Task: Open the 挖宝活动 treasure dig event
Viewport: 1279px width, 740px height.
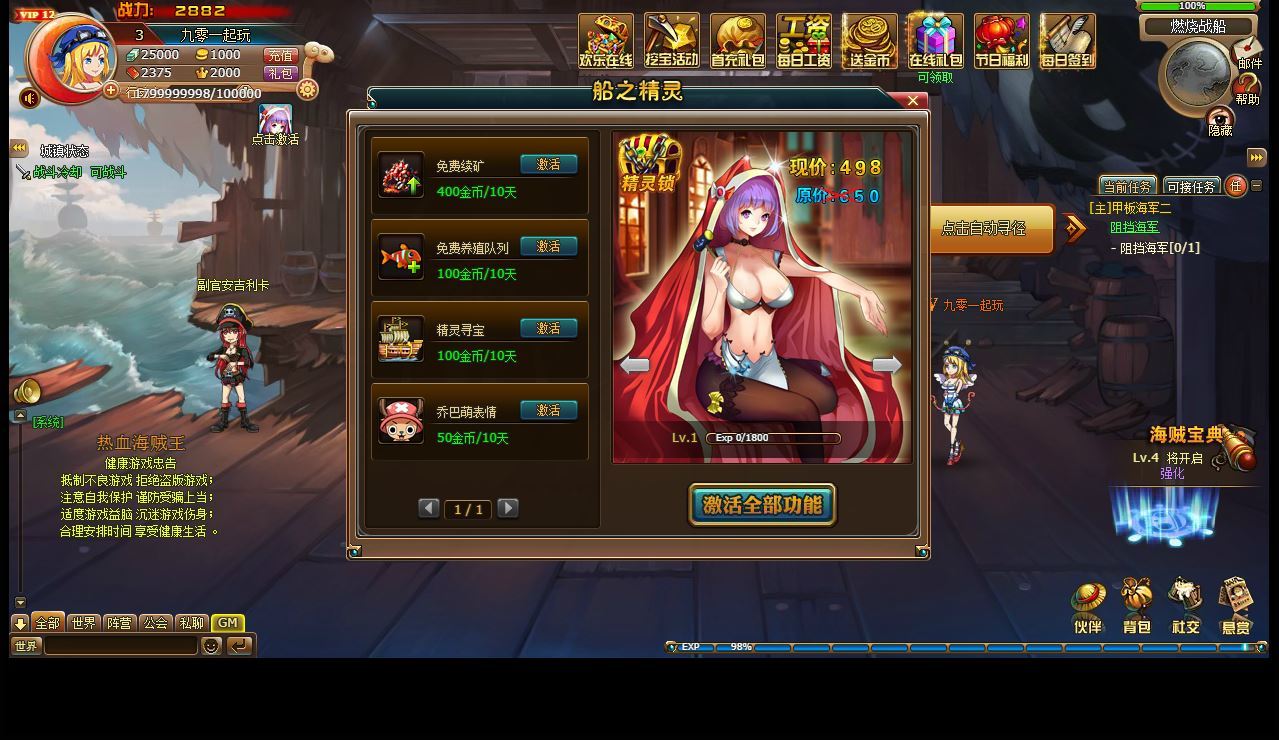Action: point(672,42)
